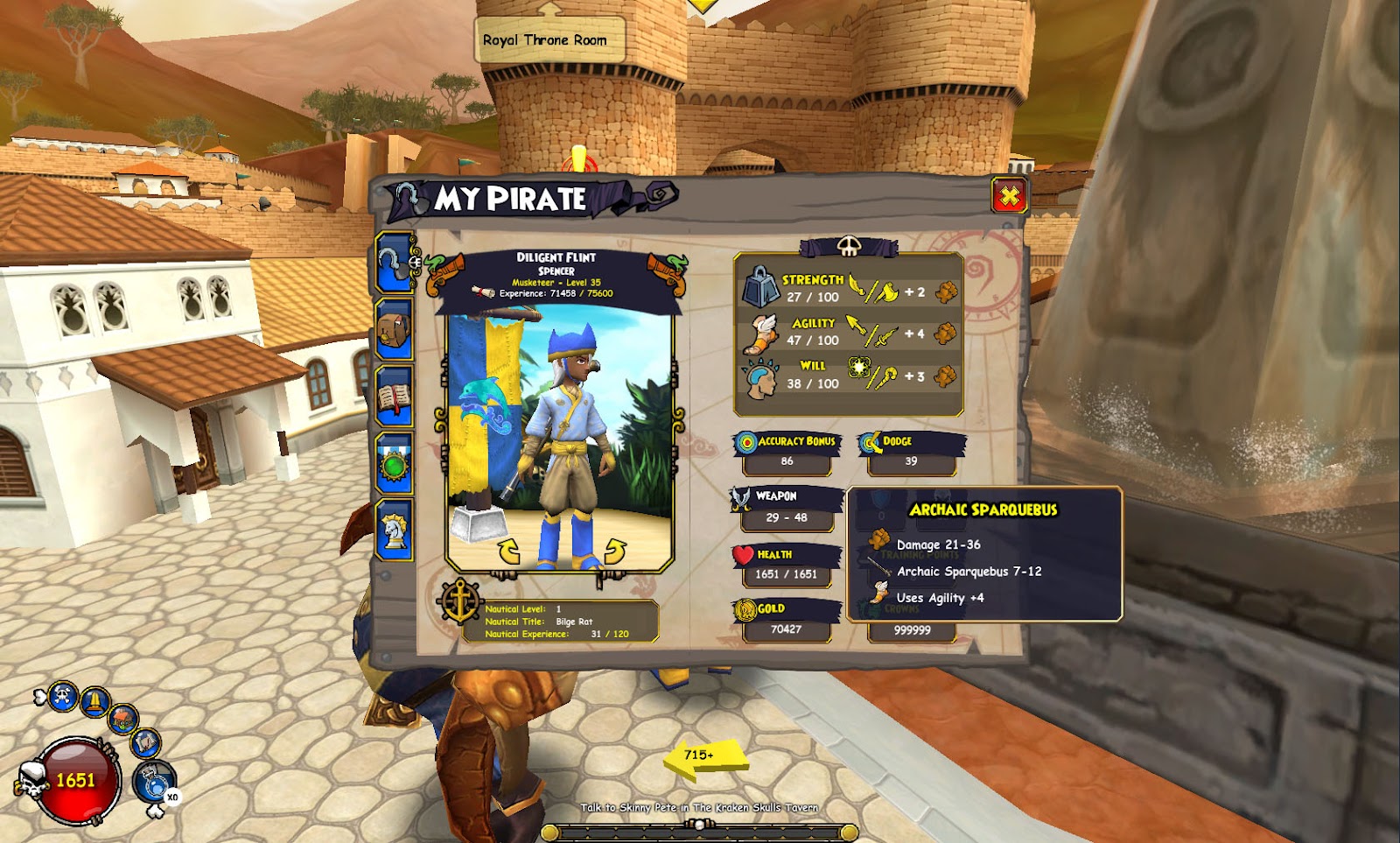
Task: Open the spellbook panel icon
Action: 395,394
